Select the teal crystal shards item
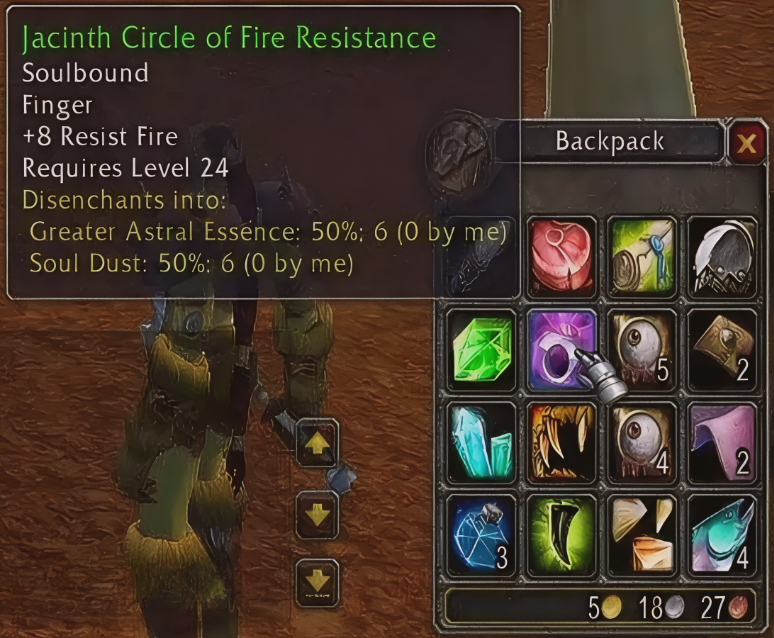774x638 pixels. (x=482, y=440)
